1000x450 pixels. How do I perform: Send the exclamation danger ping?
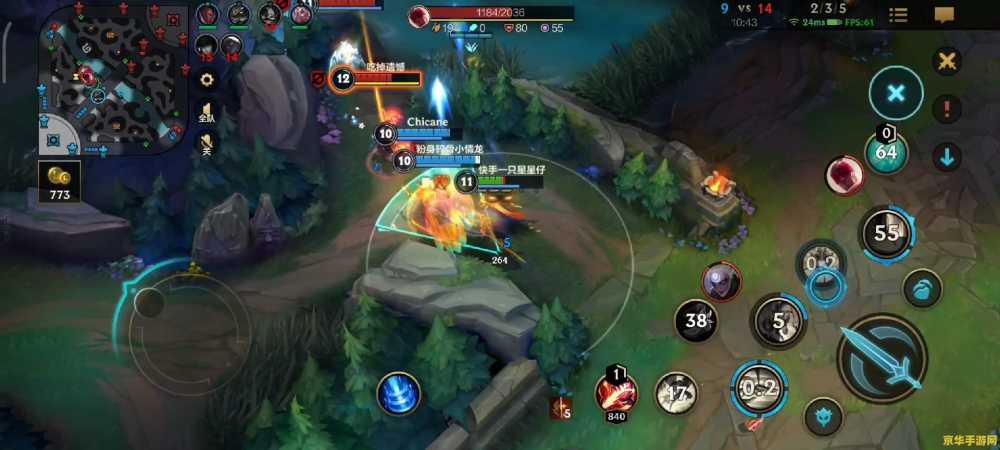[x=946, y=108]
